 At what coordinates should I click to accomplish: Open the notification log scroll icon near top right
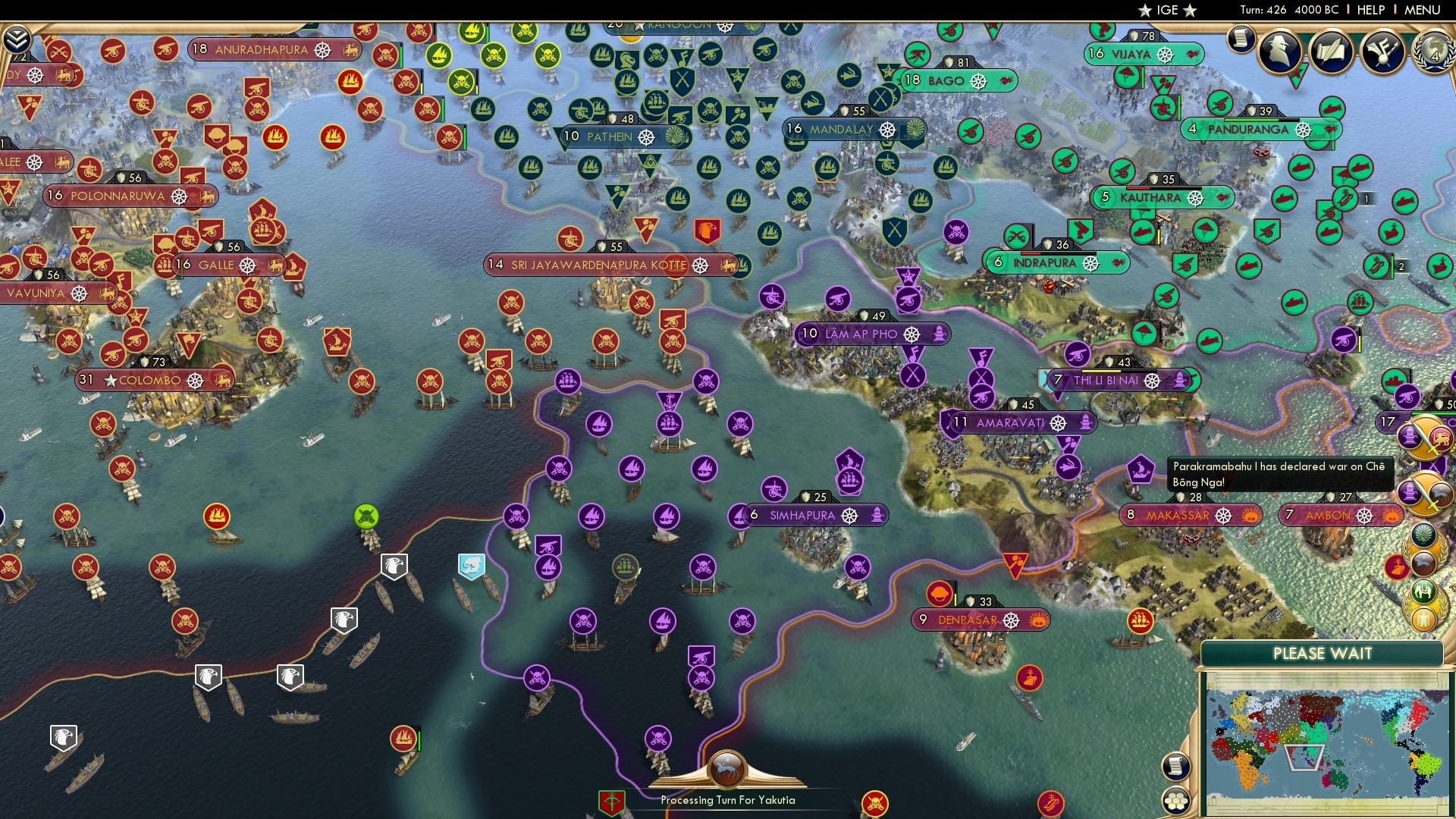1241,39
